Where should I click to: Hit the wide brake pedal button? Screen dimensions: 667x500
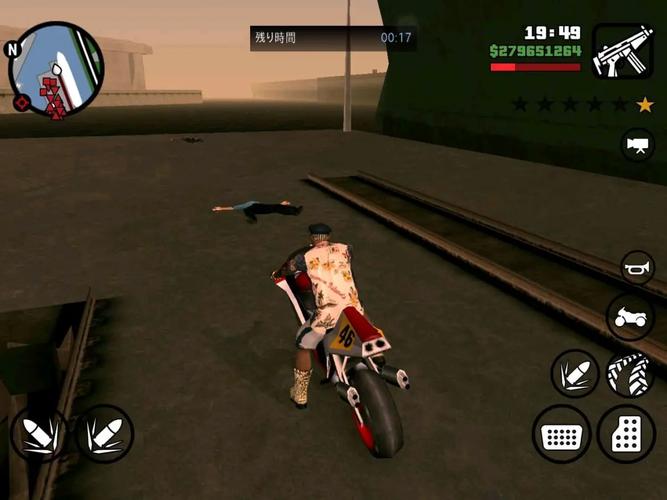[561, 434]
